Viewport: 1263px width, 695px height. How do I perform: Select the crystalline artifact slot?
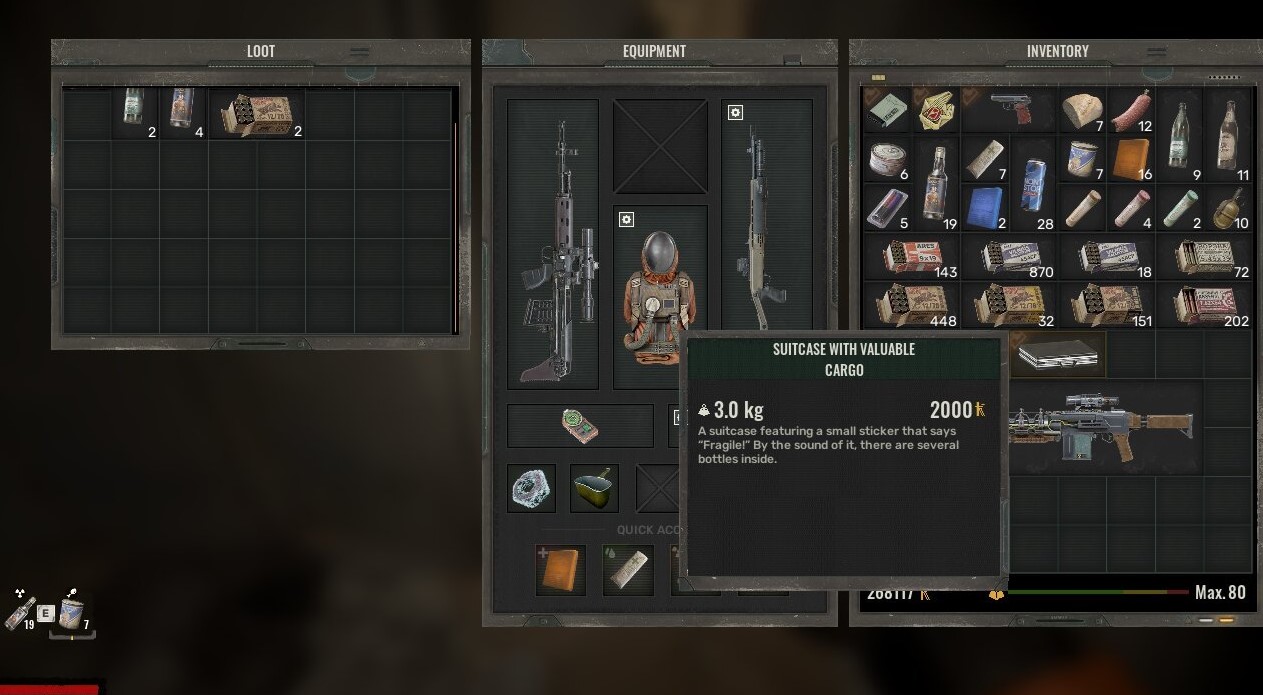click(531, 489)
